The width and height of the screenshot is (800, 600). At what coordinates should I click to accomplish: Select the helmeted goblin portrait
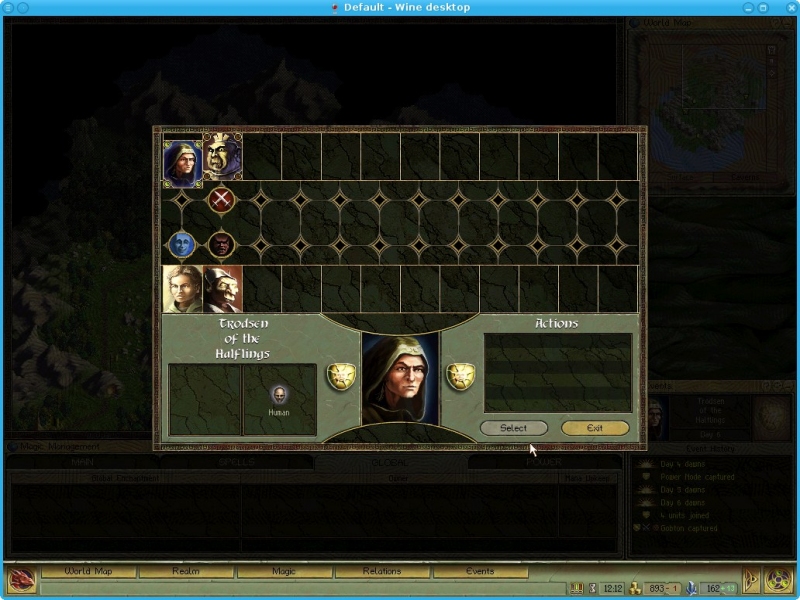222,289
